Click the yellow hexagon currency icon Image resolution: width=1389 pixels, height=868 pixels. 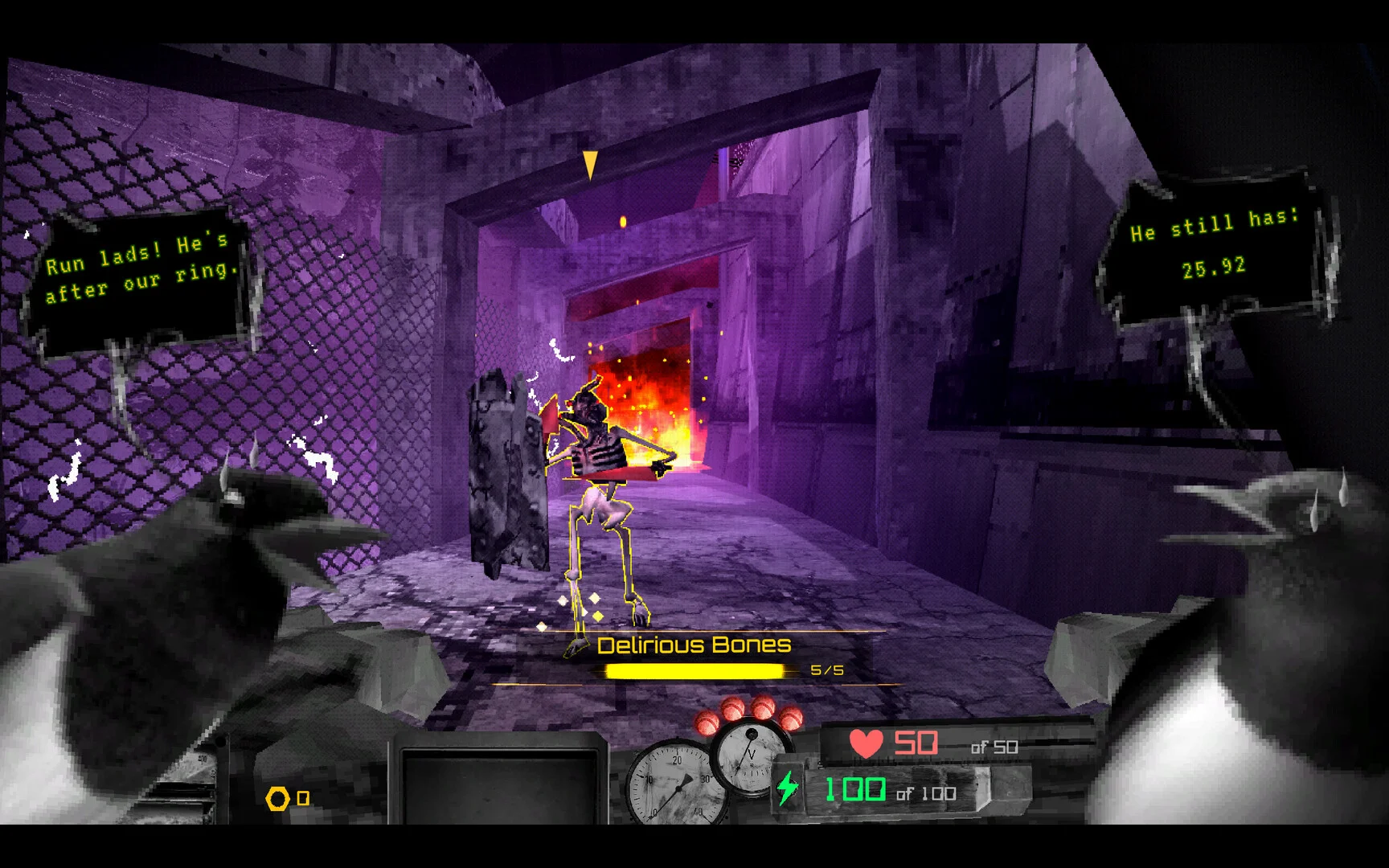pyautogui.click(x=277, y=798)
